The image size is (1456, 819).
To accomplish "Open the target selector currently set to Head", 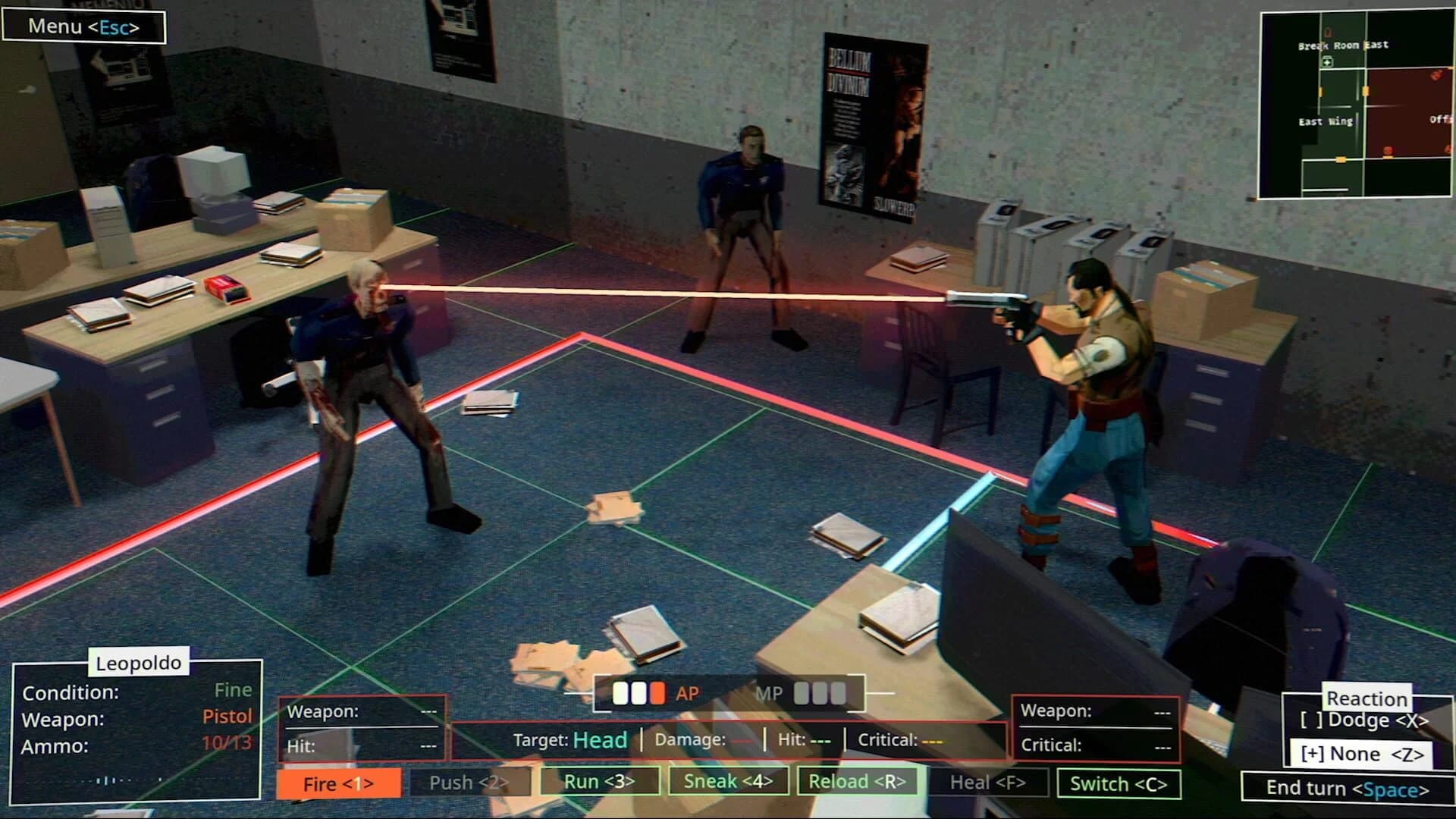I will coord(598,740).
